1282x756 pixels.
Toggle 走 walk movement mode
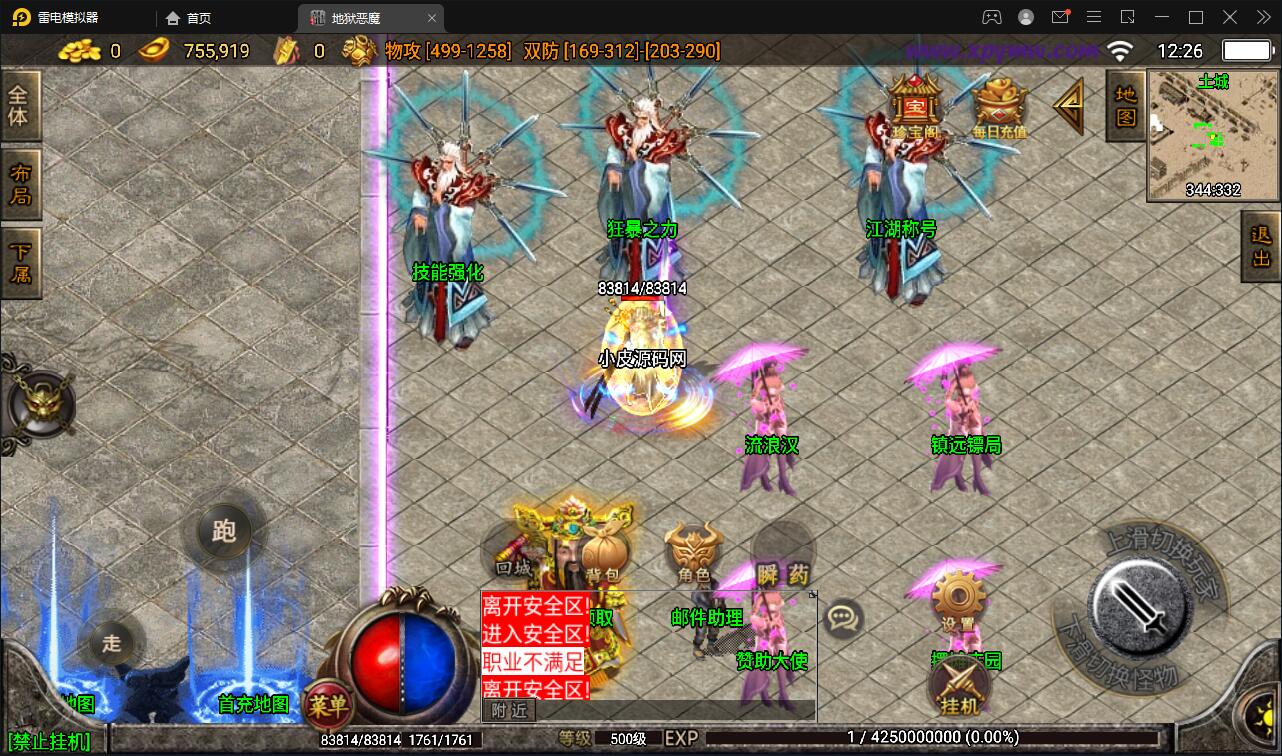[x=111, y=644]
